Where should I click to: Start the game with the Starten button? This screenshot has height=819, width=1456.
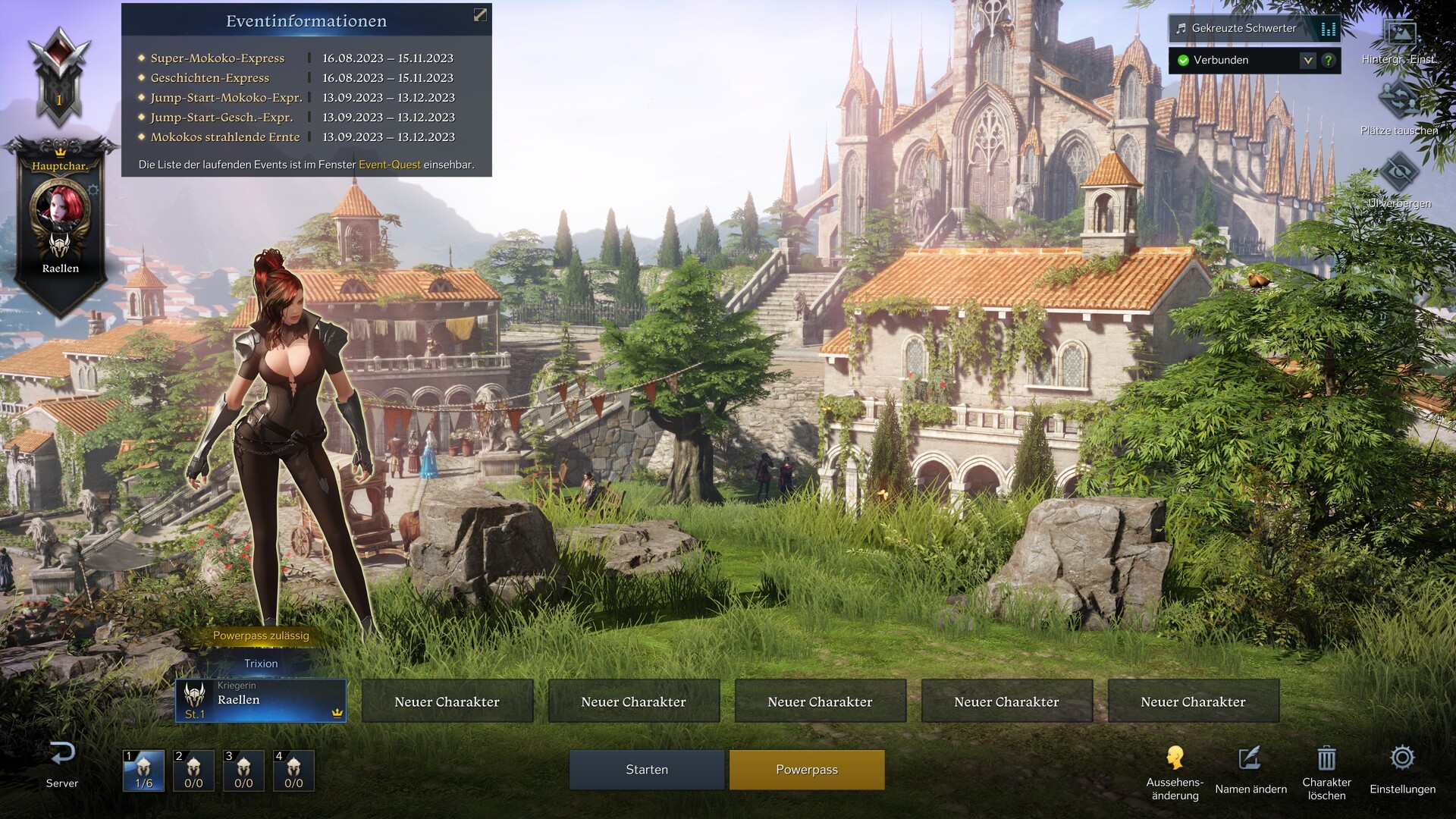coord(647,770)
